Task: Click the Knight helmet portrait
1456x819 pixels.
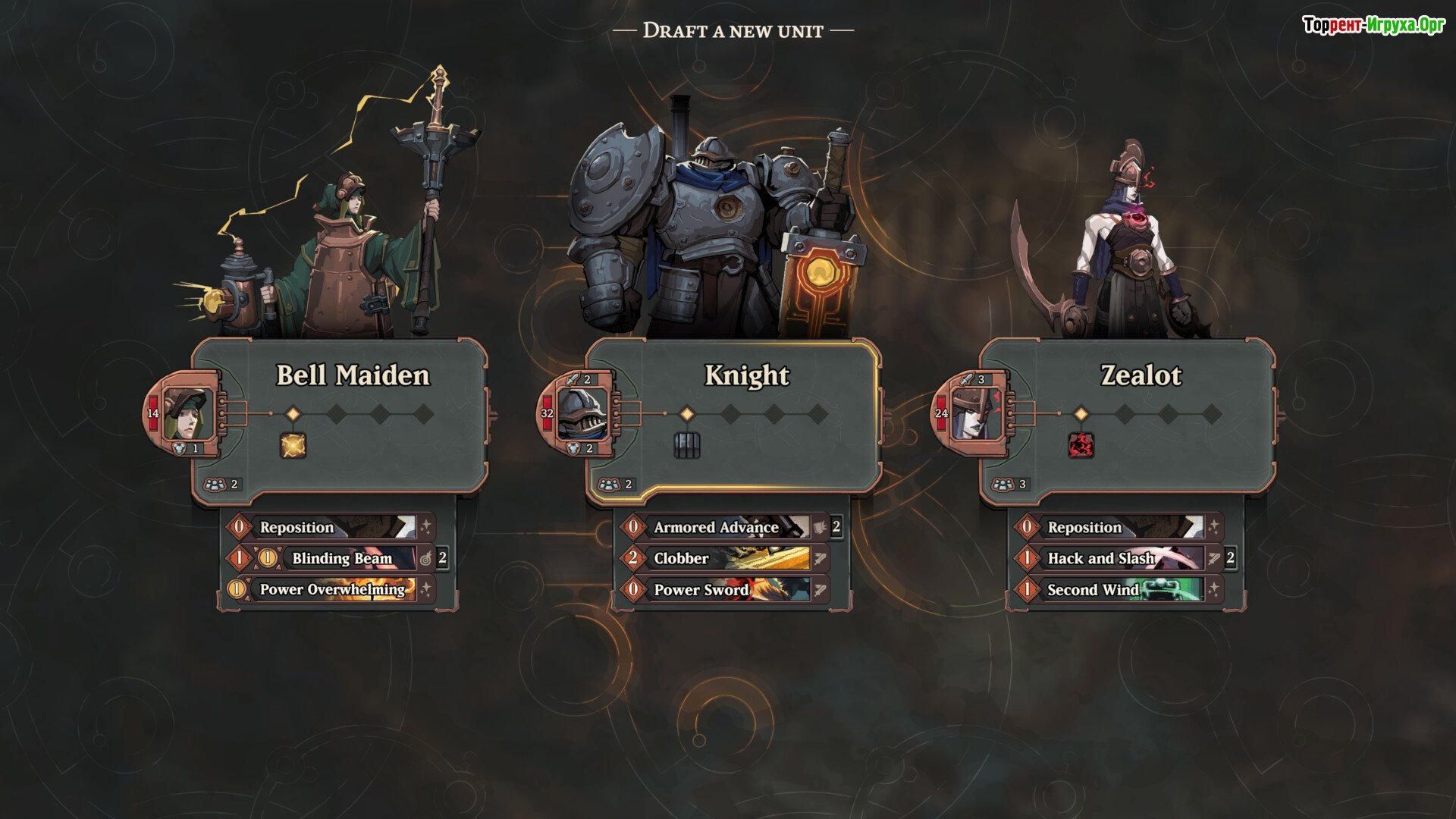Action: [582, 414]
